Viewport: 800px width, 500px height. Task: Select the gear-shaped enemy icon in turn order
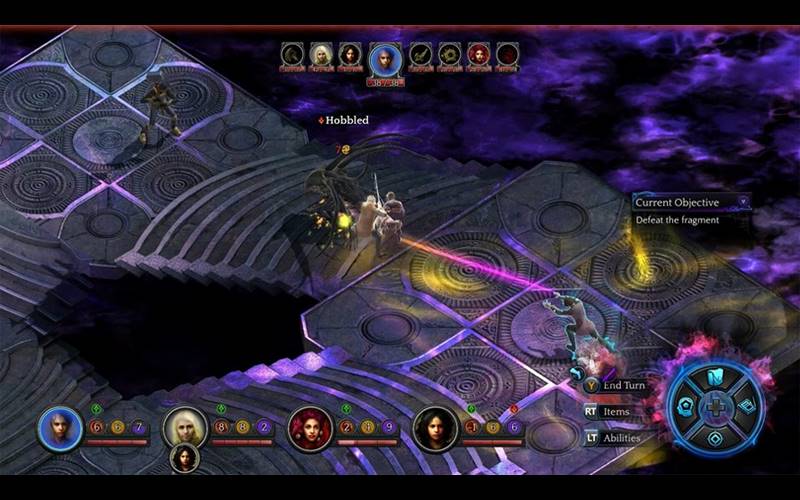pos(450,54)
